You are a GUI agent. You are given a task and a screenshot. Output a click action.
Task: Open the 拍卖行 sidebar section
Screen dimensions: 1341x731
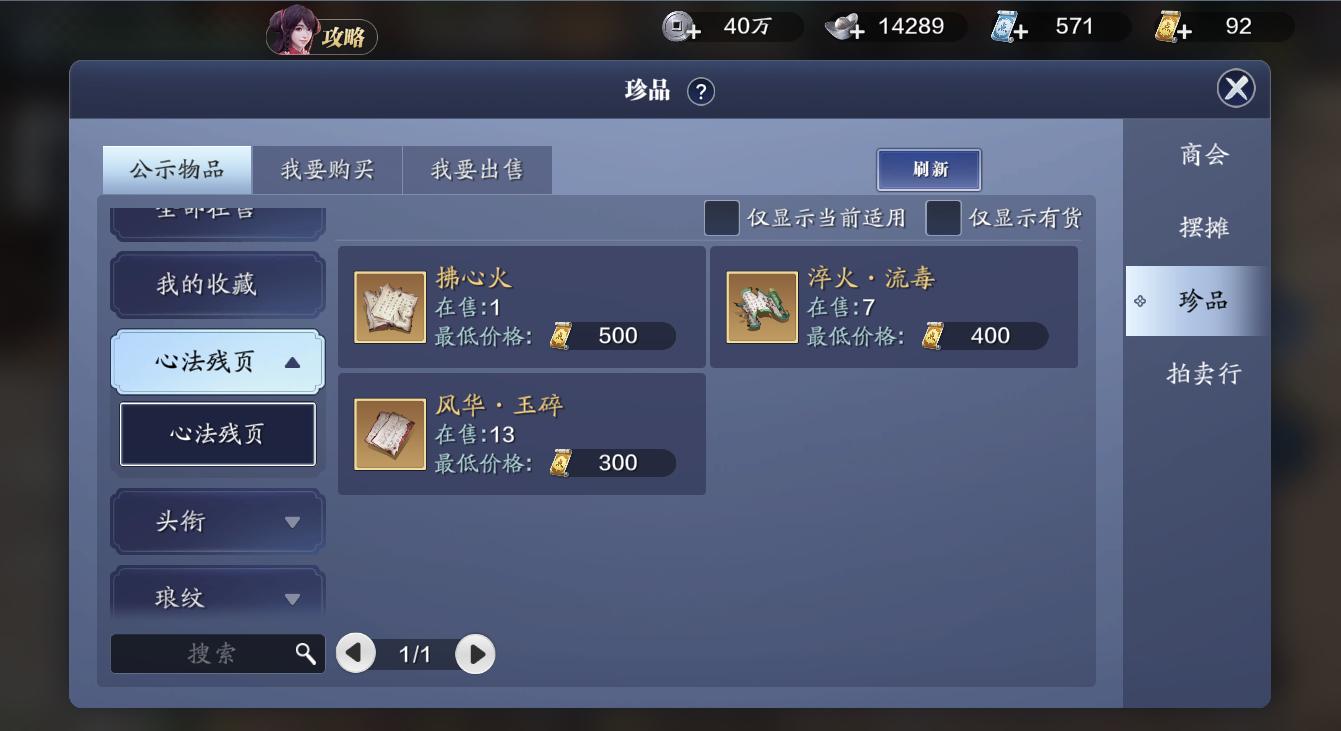pos(1201,373)
